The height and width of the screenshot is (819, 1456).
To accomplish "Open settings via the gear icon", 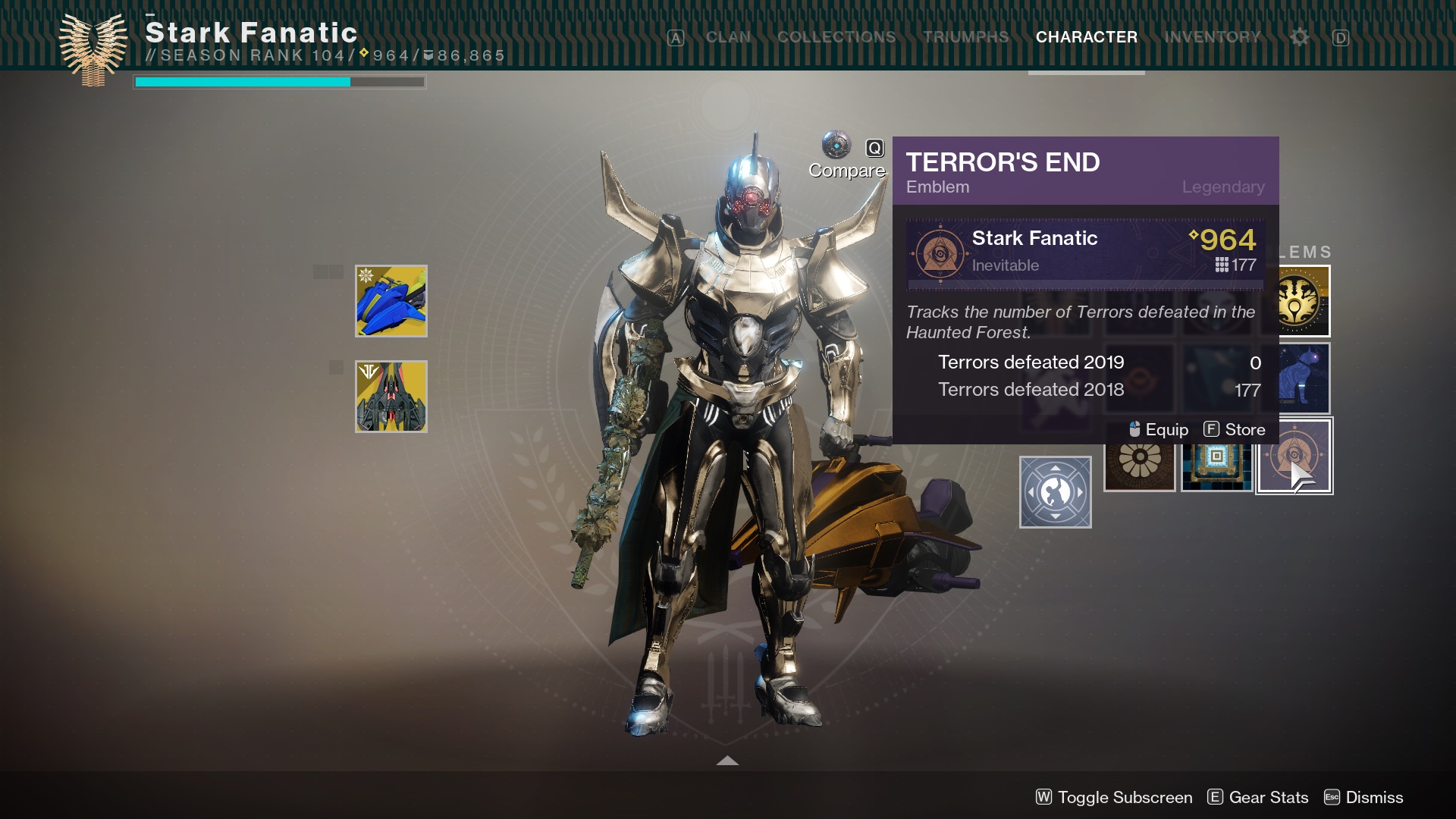I will coord(1299,37).
